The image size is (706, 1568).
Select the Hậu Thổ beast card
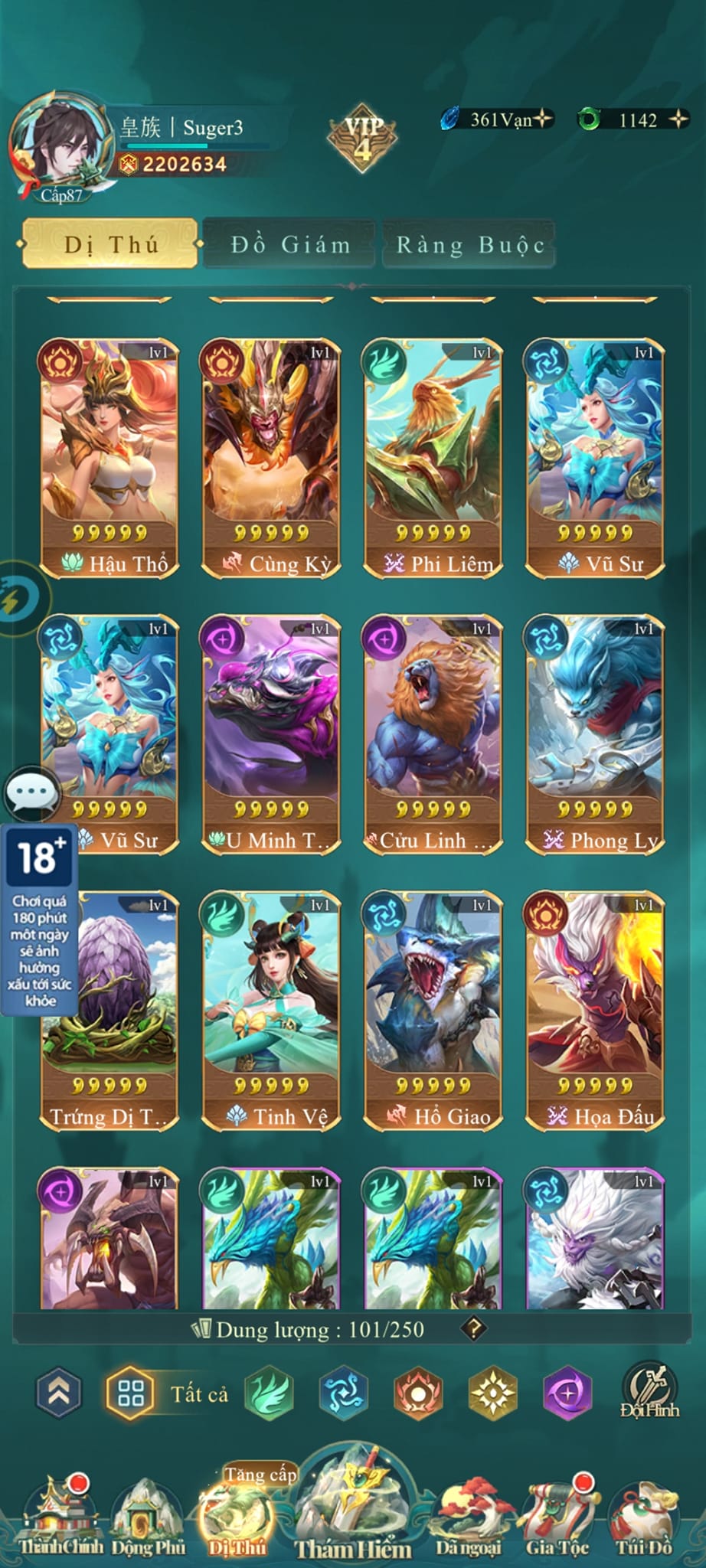109,459
